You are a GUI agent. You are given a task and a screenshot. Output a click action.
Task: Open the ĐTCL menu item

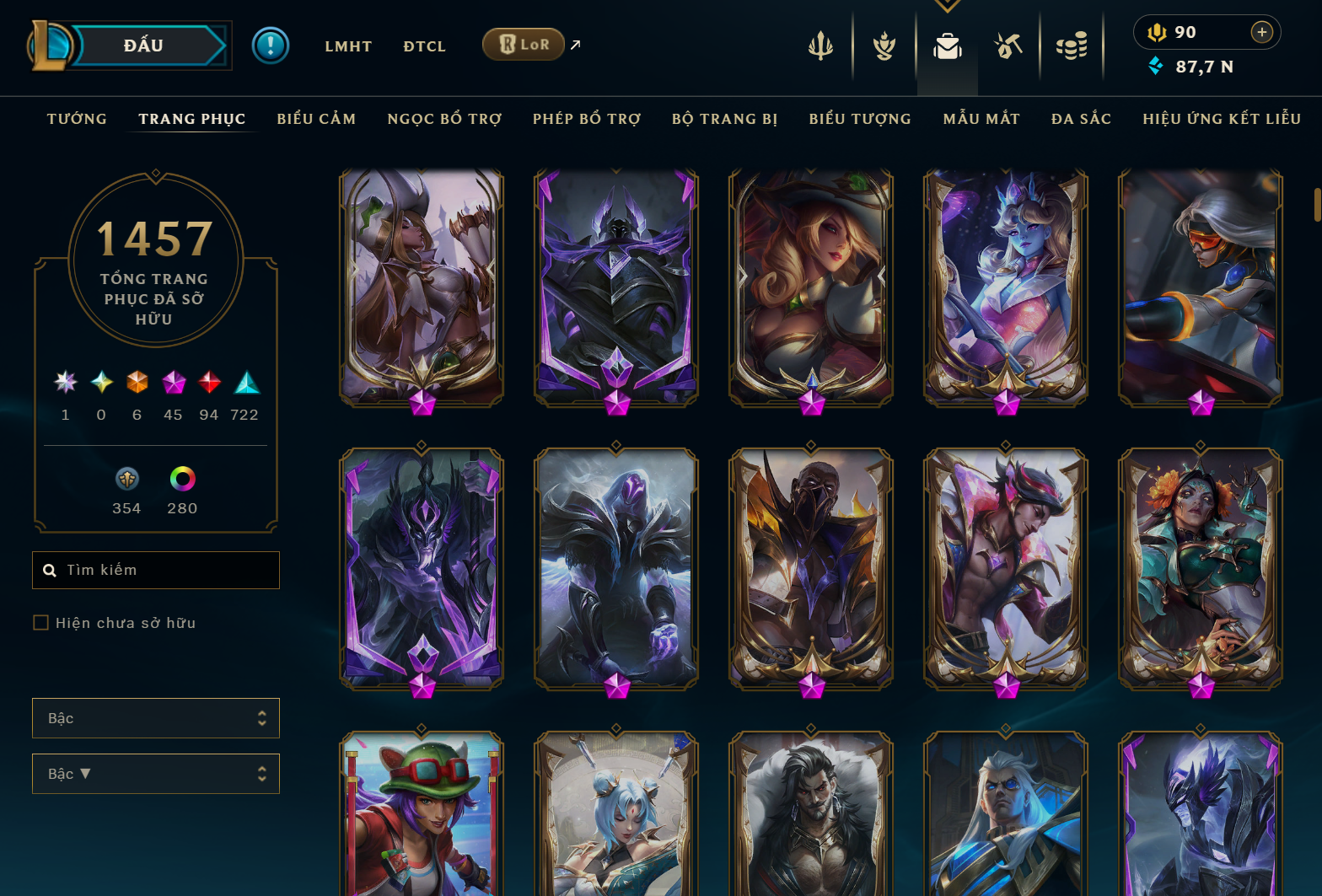coord(424,46)
